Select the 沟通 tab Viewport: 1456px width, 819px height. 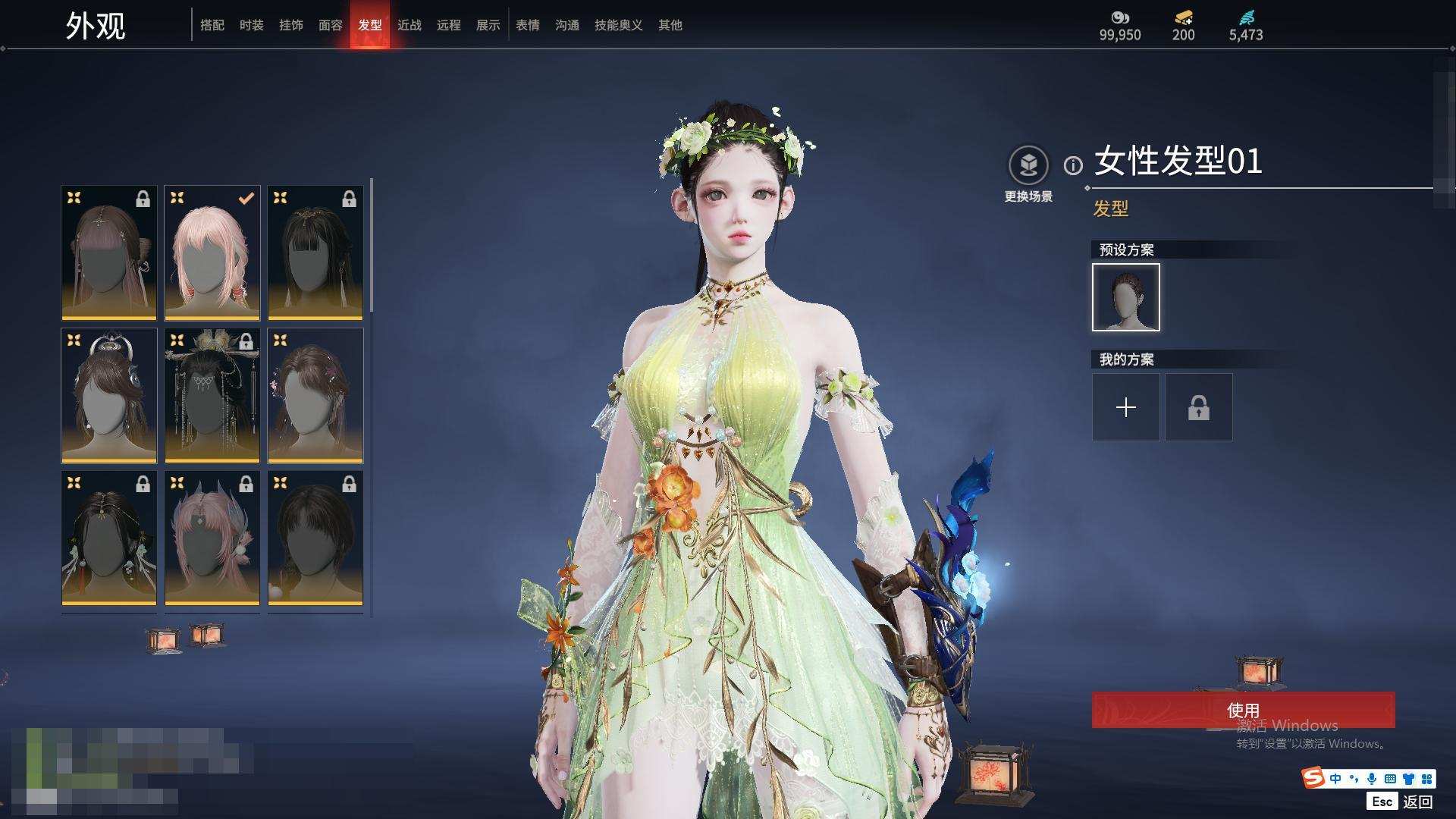(567, 25)
